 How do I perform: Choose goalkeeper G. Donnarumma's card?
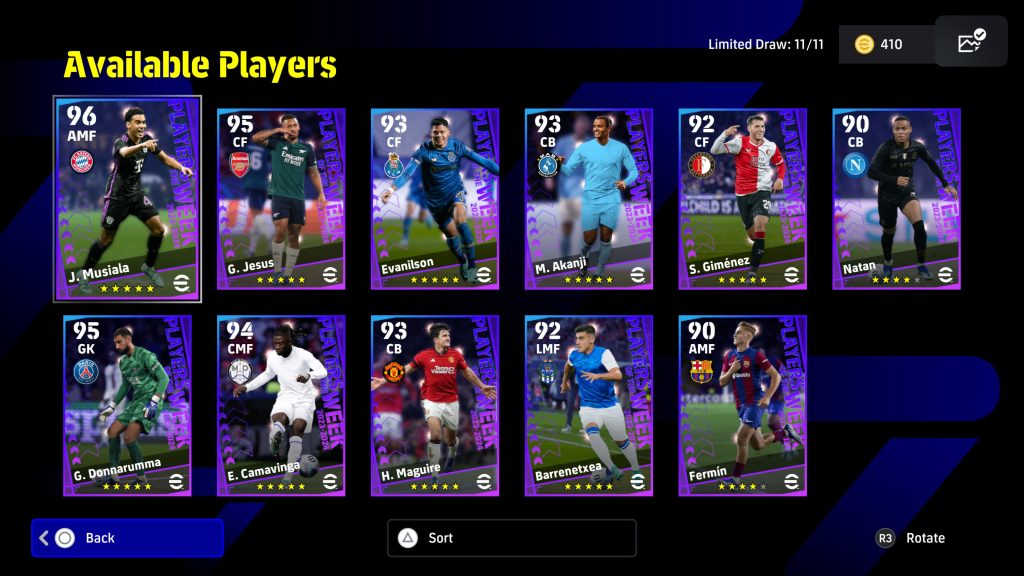point(127,406)
